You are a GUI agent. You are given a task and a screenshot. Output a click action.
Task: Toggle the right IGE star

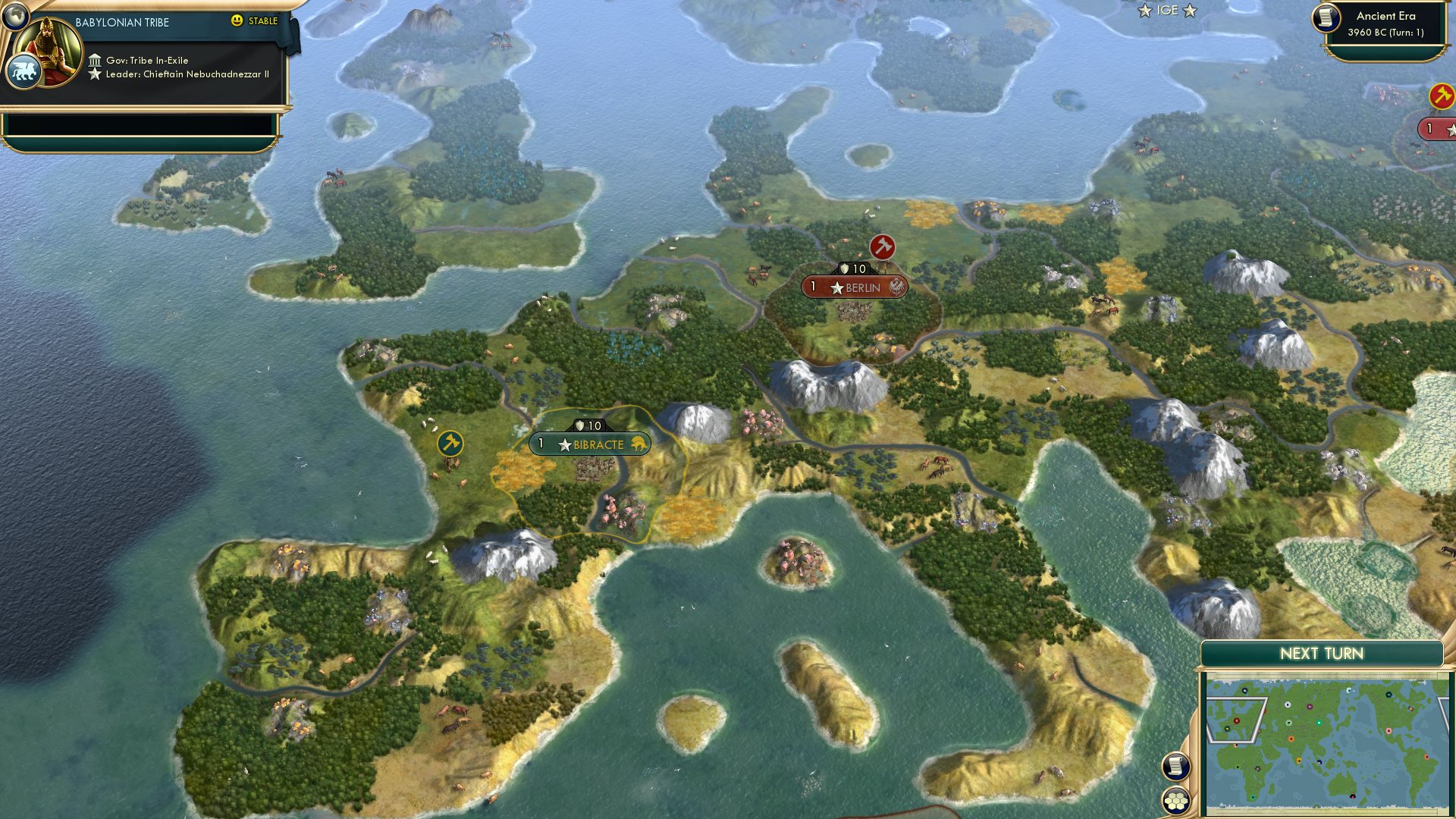coord(1191,11)
